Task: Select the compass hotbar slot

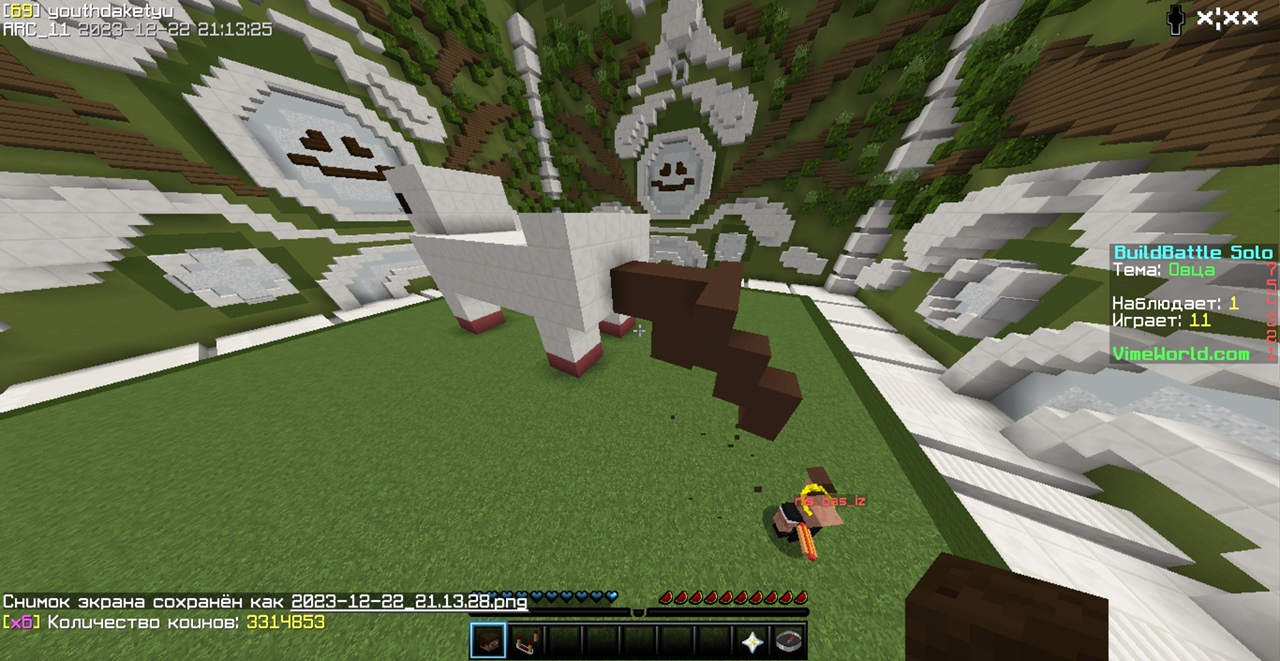Action: [788, 641]
